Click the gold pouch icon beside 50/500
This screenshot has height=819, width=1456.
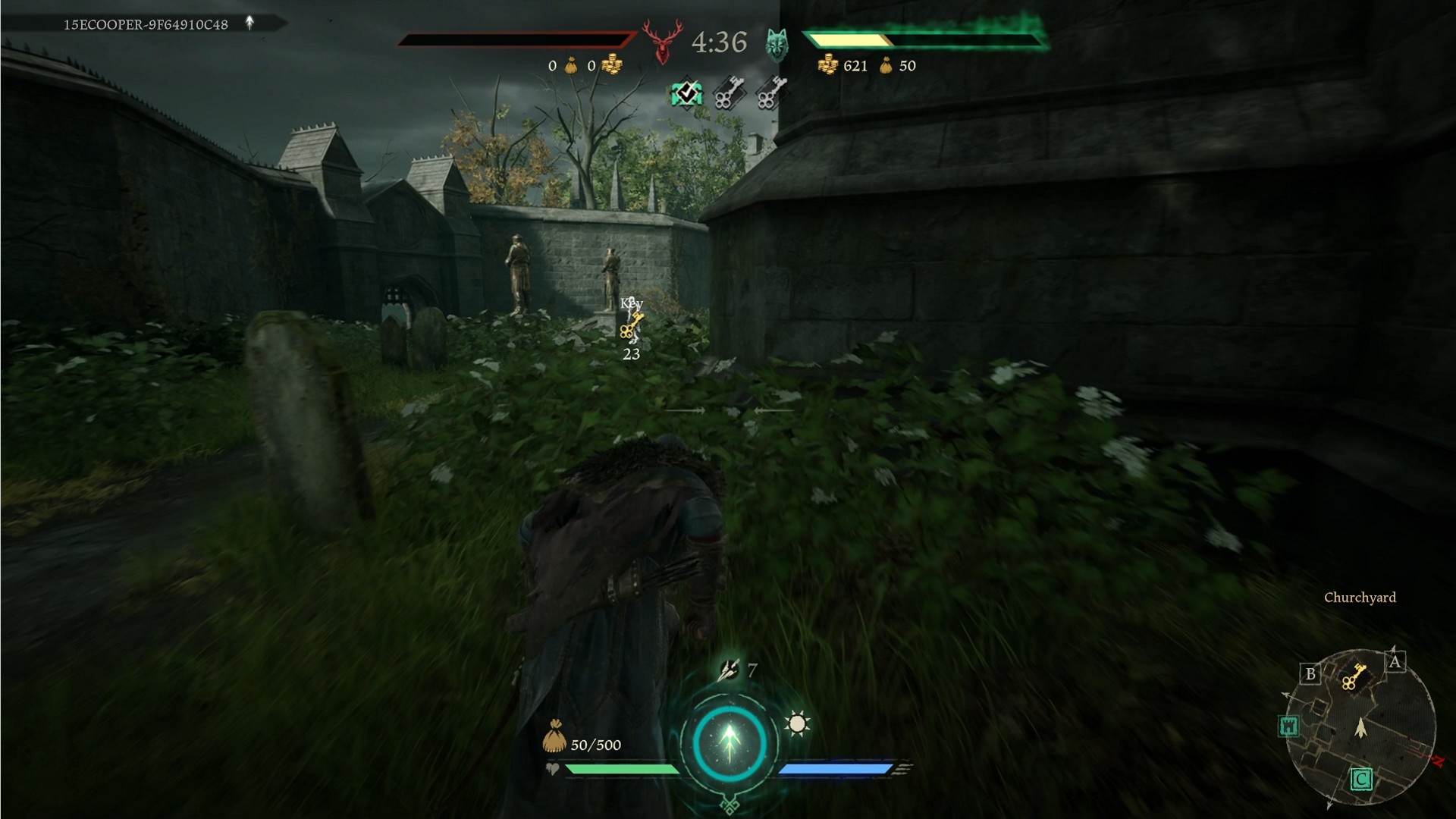(554, 737)
